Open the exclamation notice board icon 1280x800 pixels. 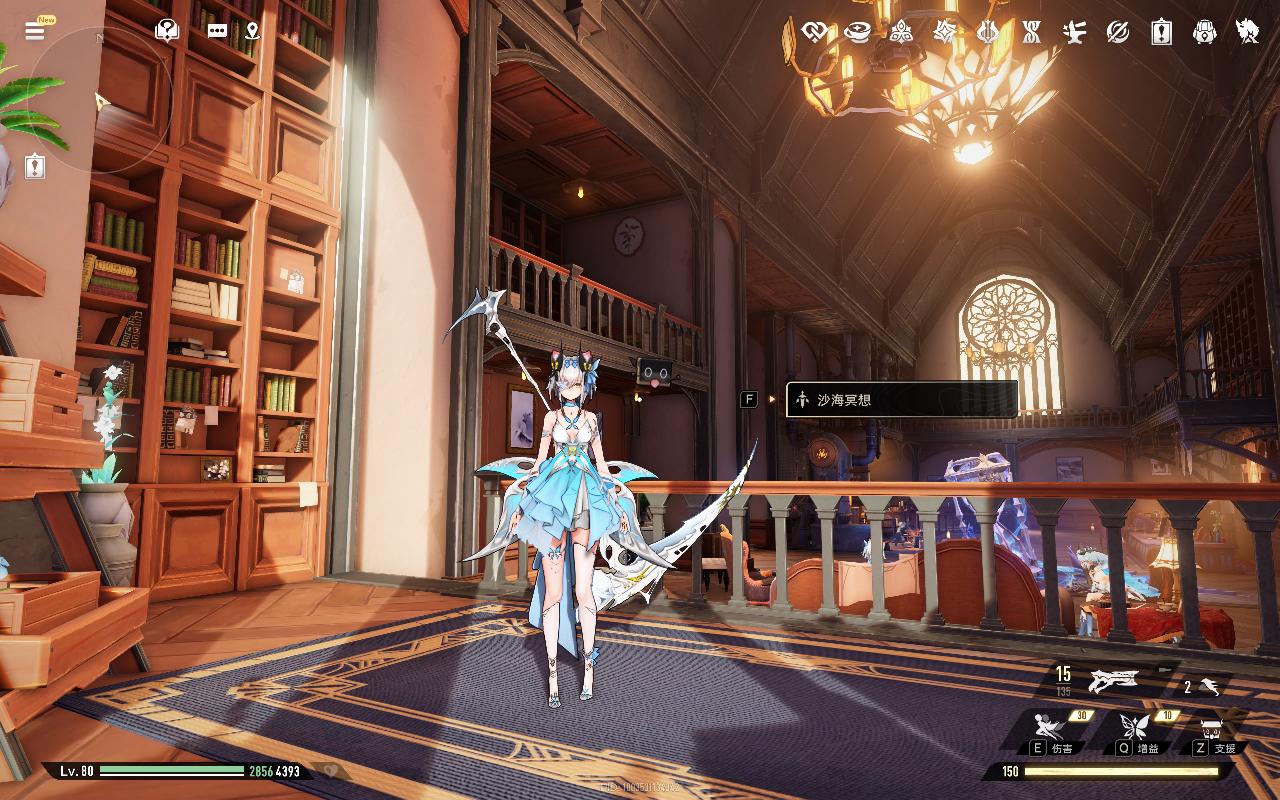click(1161, 32)
